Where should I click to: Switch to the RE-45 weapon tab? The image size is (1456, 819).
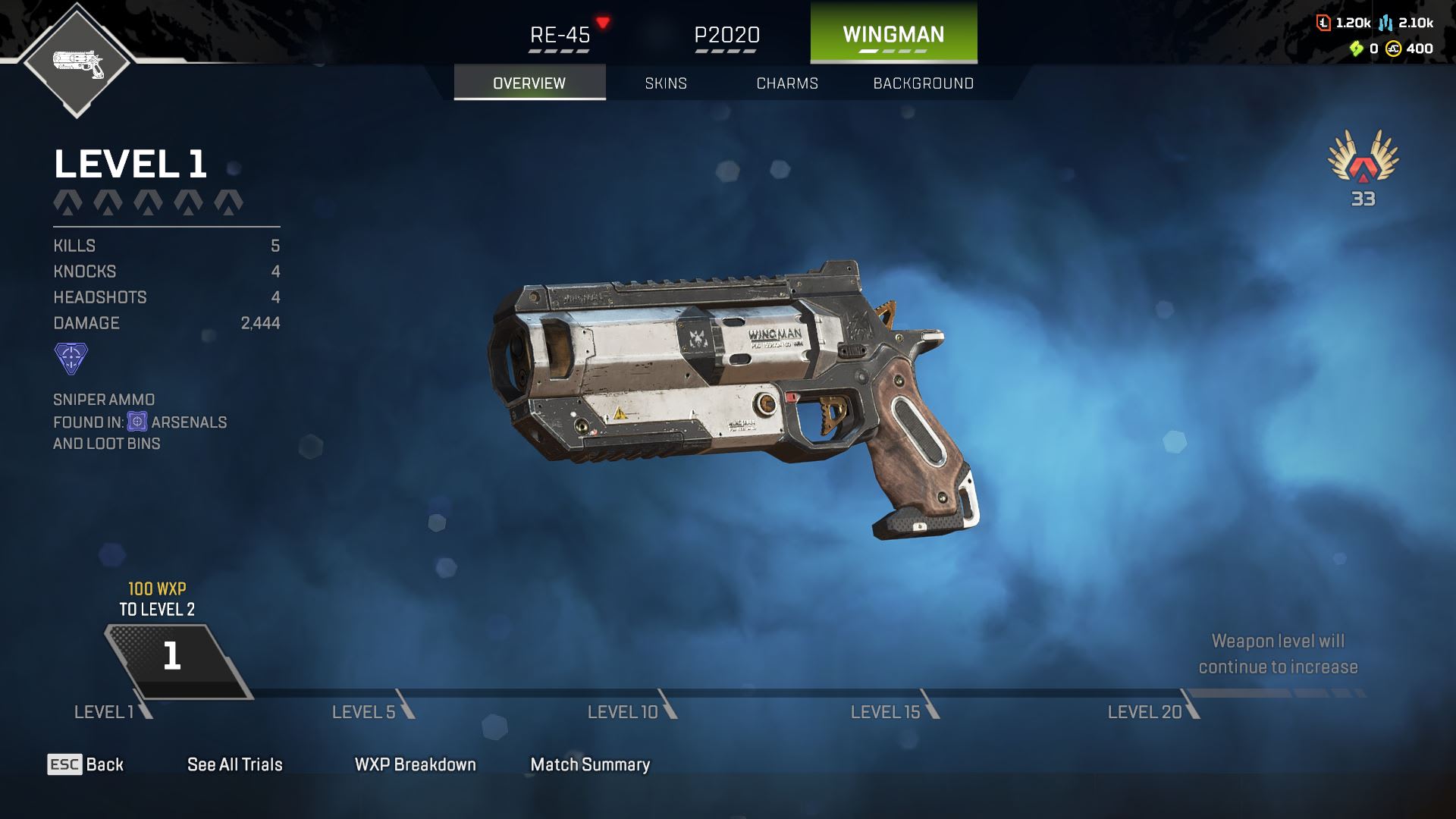(560, 35)
